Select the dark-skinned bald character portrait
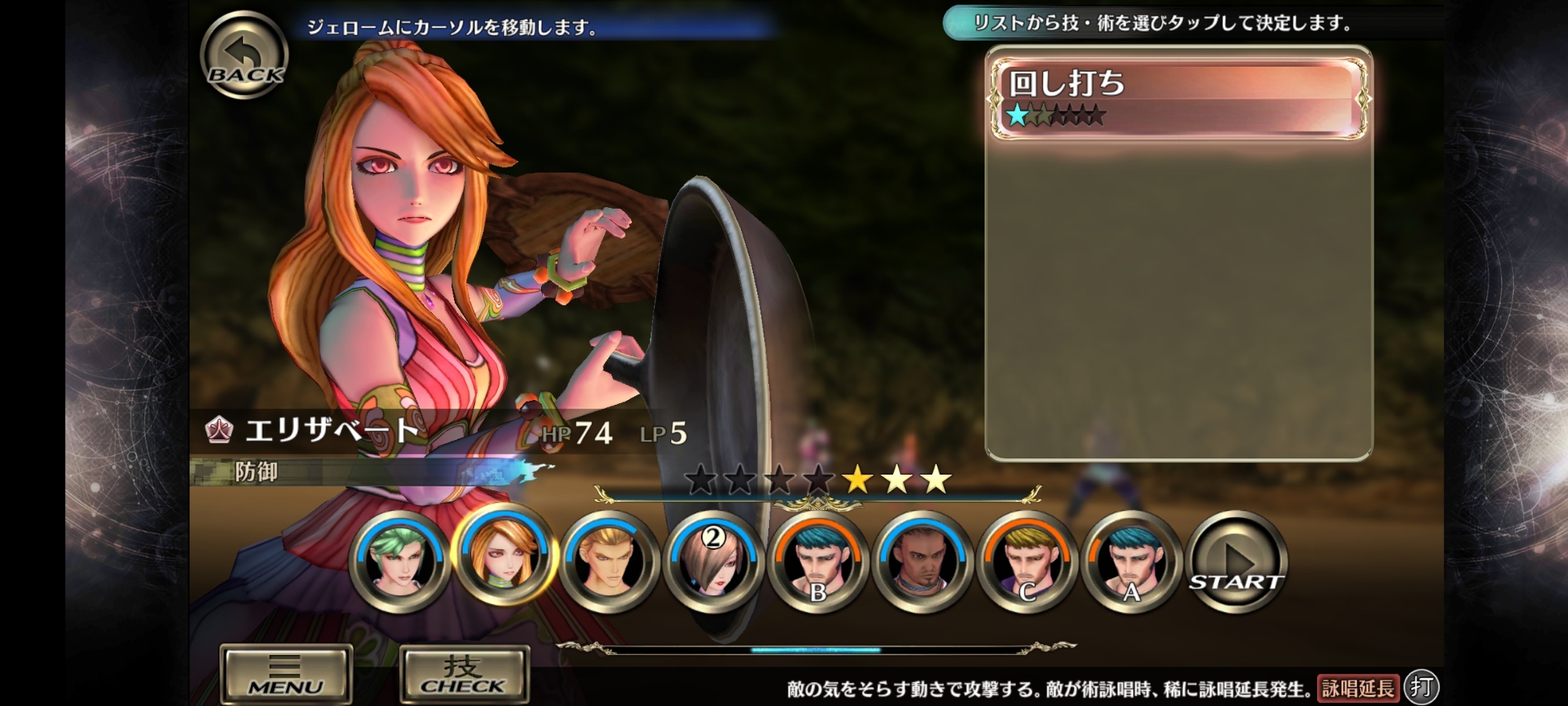1568x706 pixels. pyautogui.click(x=923, y=562)
